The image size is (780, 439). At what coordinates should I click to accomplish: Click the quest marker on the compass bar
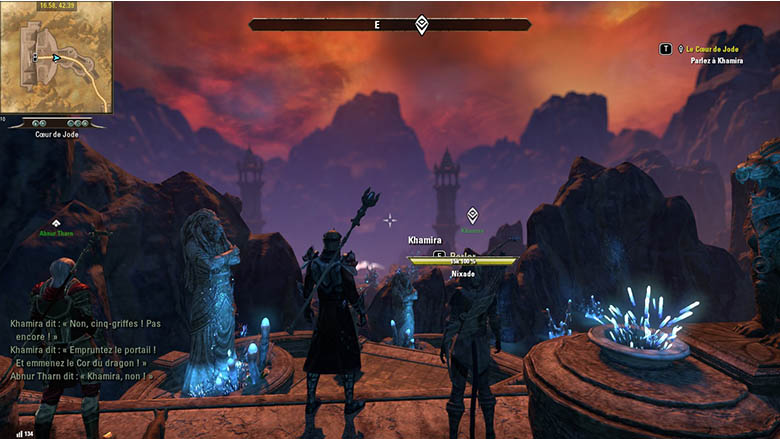pyautogui.click(x=422, y=24)
